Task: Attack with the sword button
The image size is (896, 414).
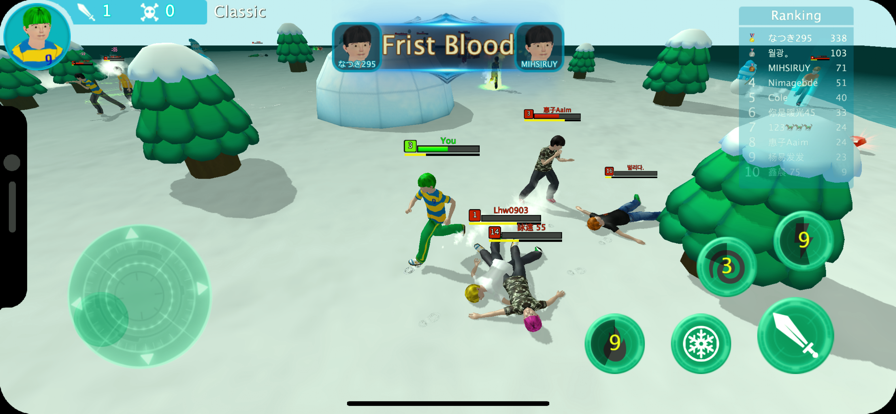Action: [795, 336]
